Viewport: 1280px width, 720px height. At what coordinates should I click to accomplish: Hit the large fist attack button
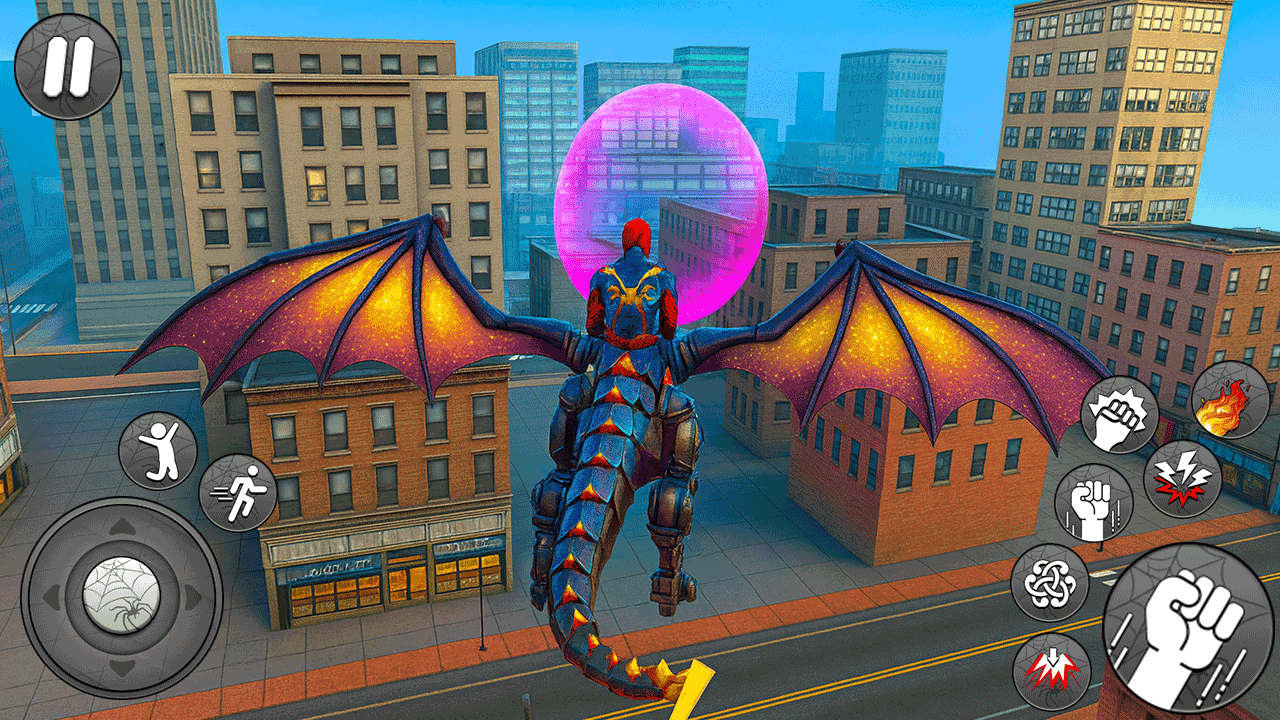click(x=1188, y=628)
